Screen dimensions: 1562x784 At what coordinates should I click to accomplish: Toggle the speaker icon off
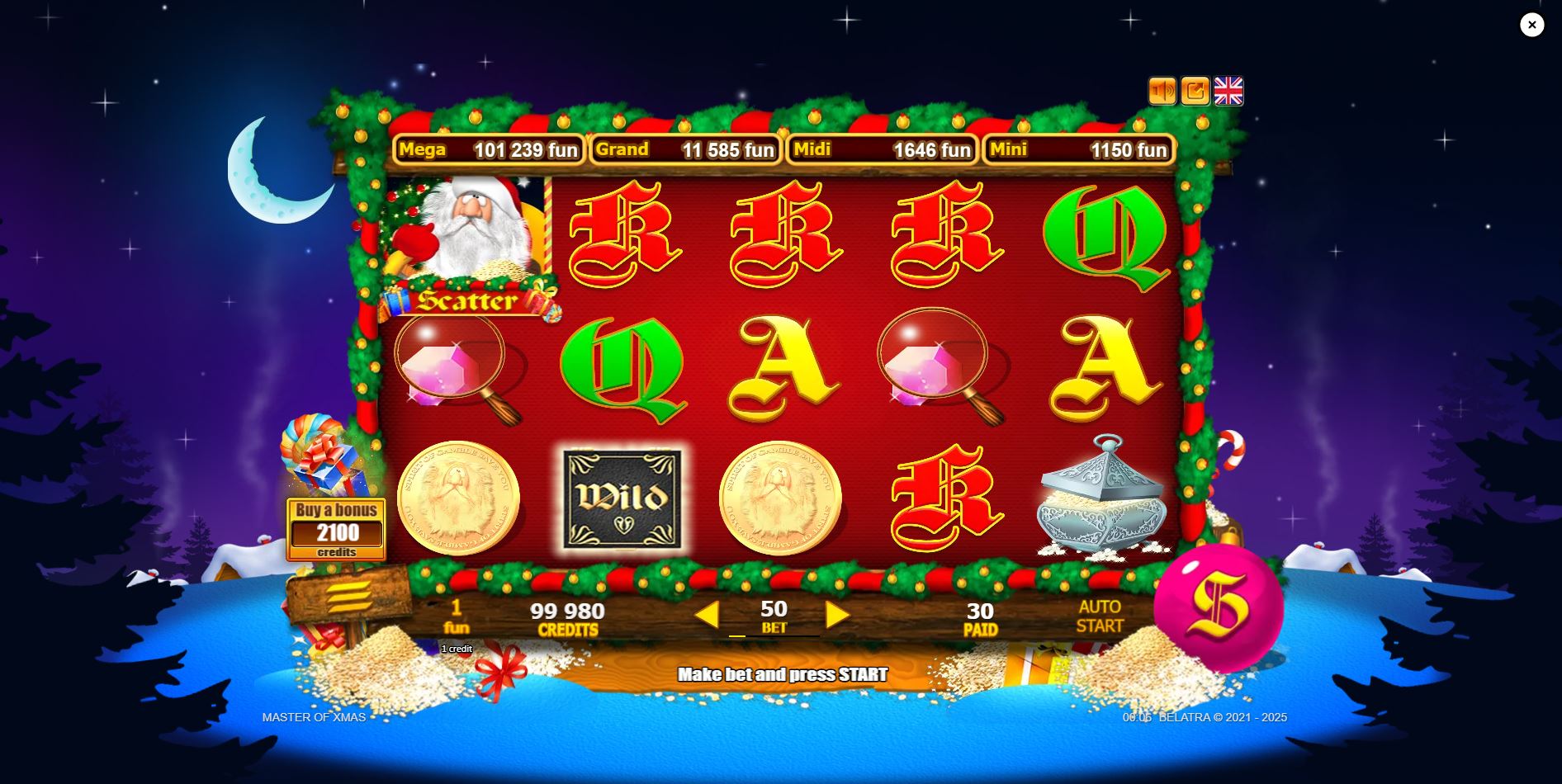(1164, 91)
